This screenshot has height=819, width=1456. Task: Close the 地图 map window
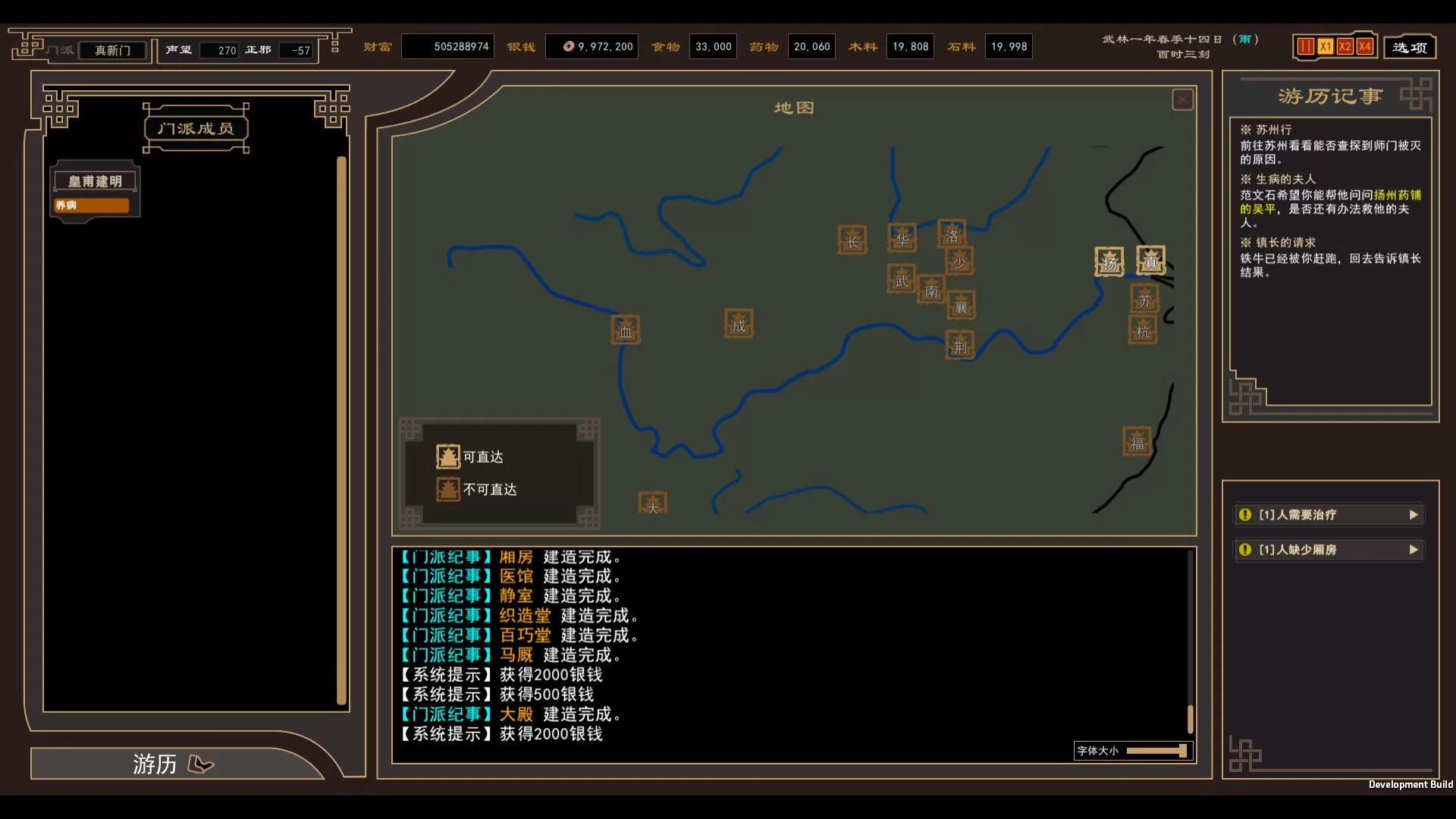coord(1182,100)
